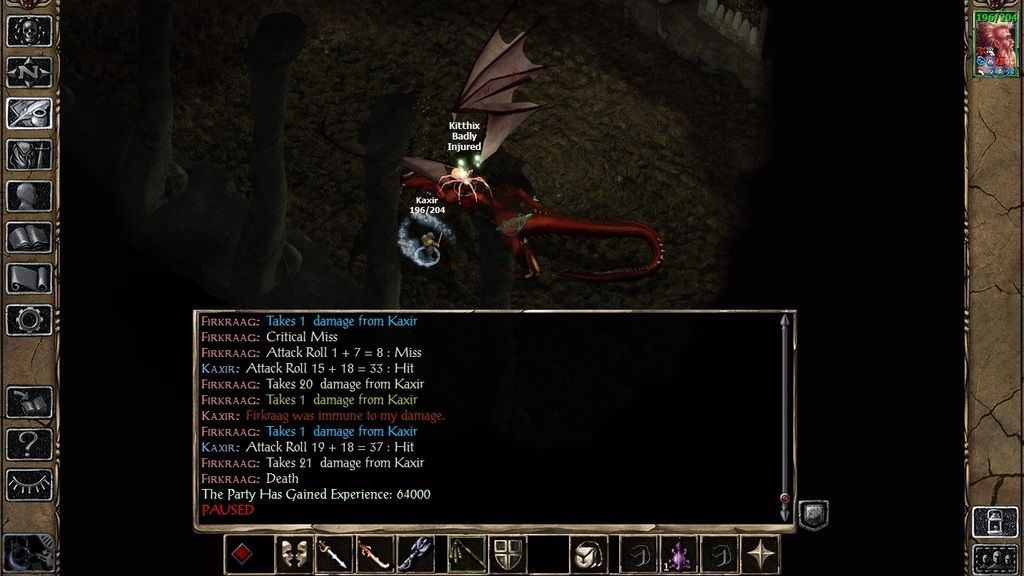Rest the party with the closed-eye button

click(29, 484)
